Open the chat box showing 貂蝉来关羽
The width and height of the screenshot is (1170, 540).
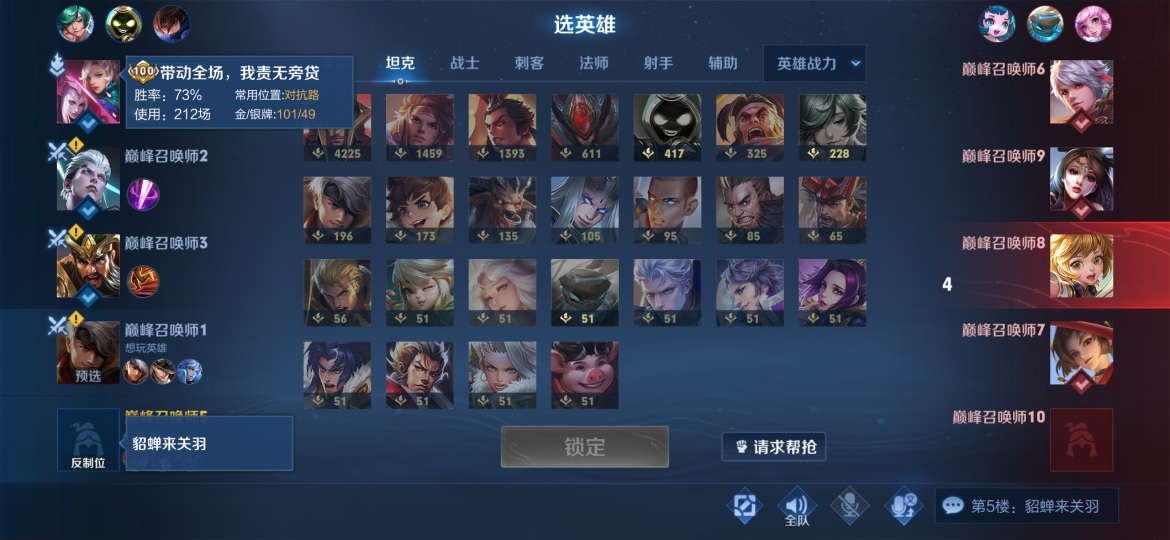point(1026,506)
